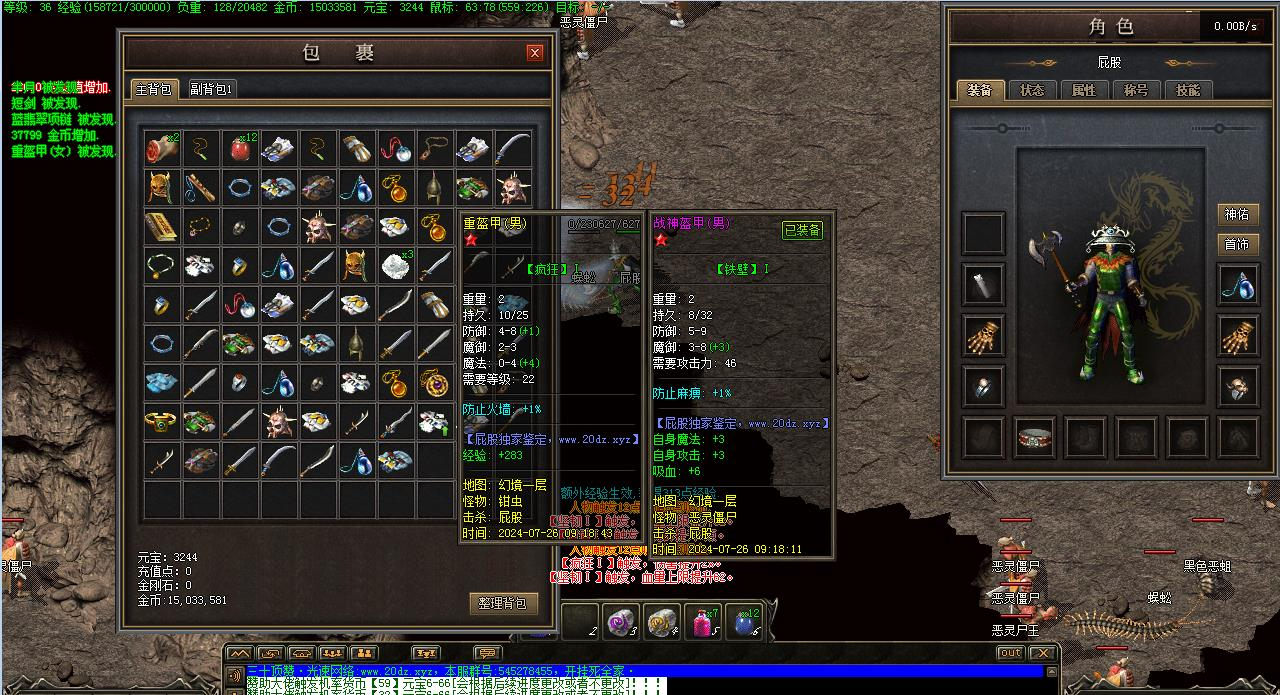Switch to the 属性 attributes tab
The height and width of the screenshot is (695, 1280).
point(1084,90)
